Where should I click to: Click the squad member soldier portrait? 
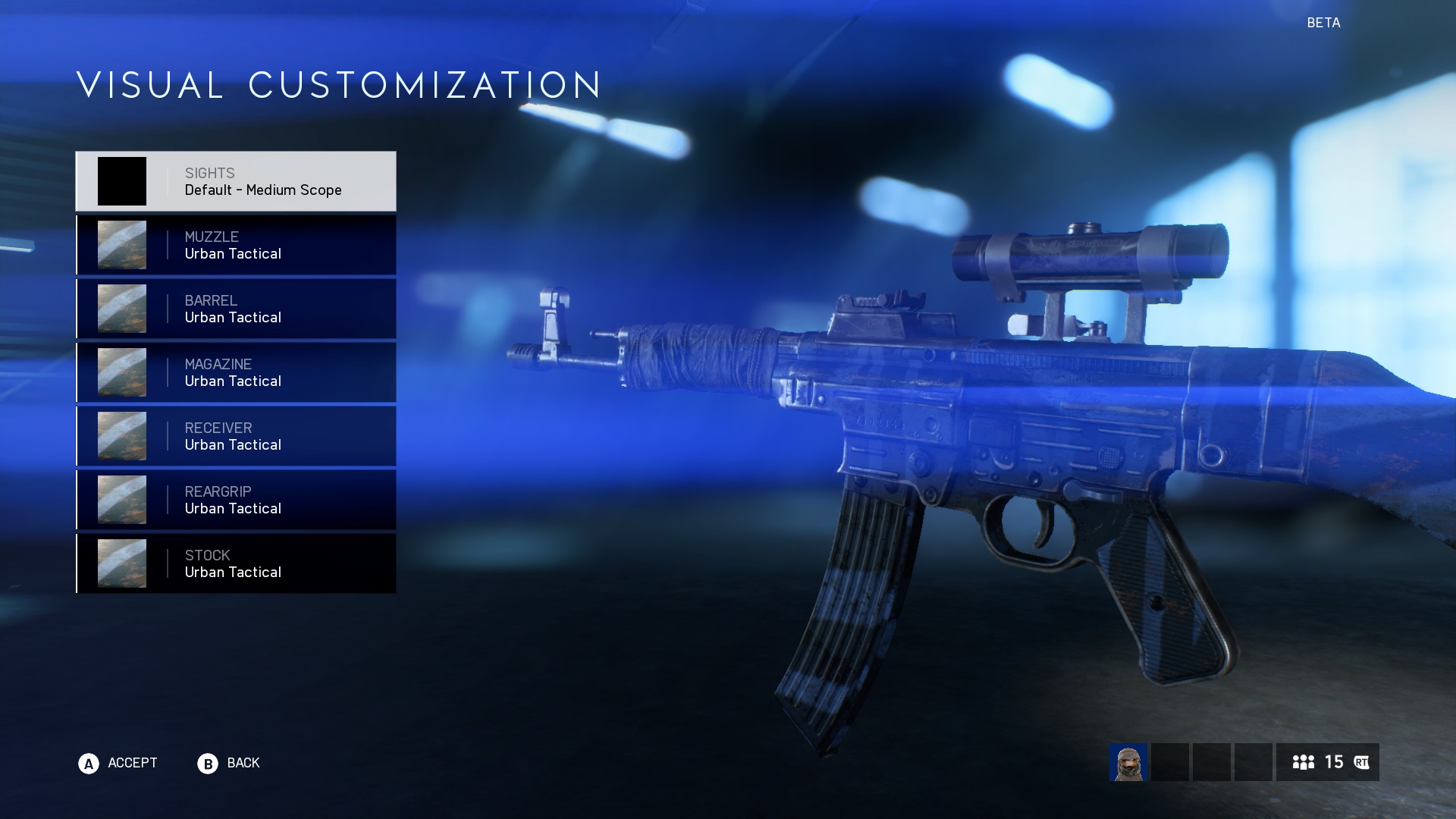[1128, 762]
